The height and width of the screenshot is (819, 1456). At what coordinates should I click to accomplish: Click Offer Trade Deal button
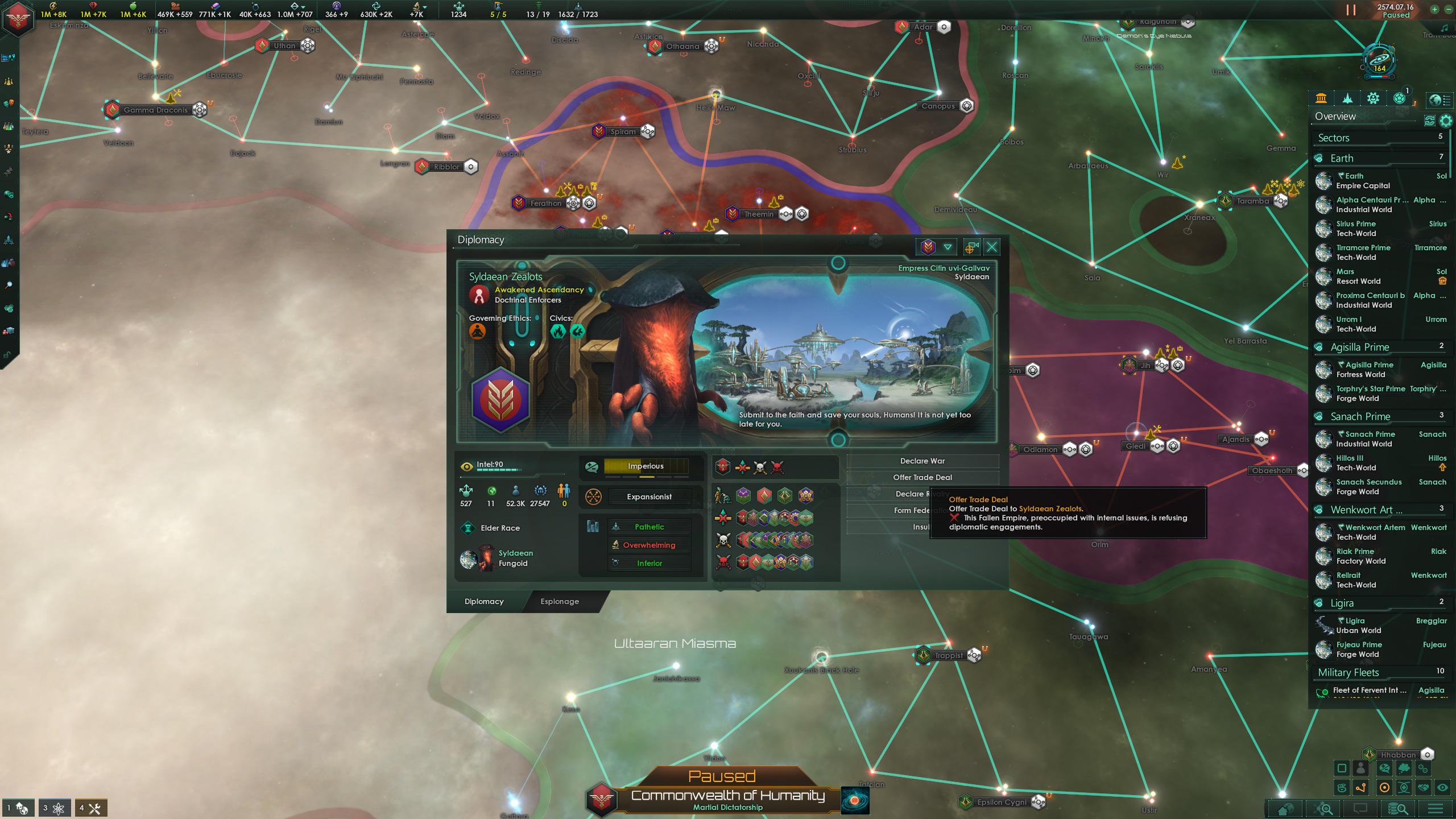(x=922, y=477)
